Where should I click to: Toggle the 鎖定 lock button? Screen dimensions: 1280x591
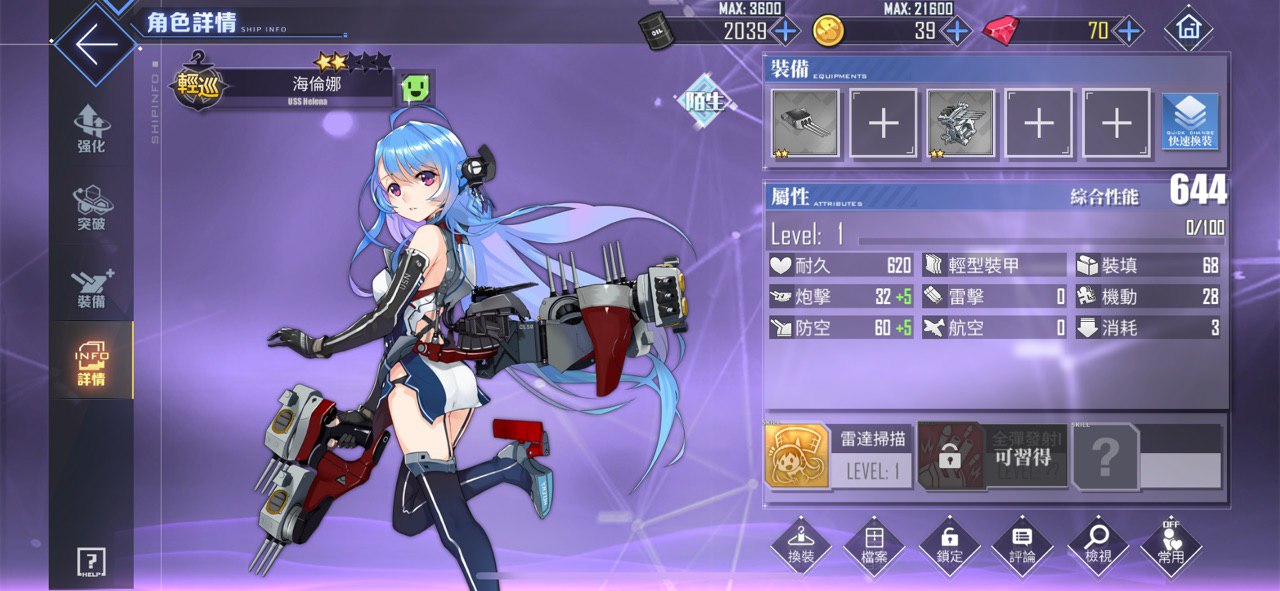949,545
